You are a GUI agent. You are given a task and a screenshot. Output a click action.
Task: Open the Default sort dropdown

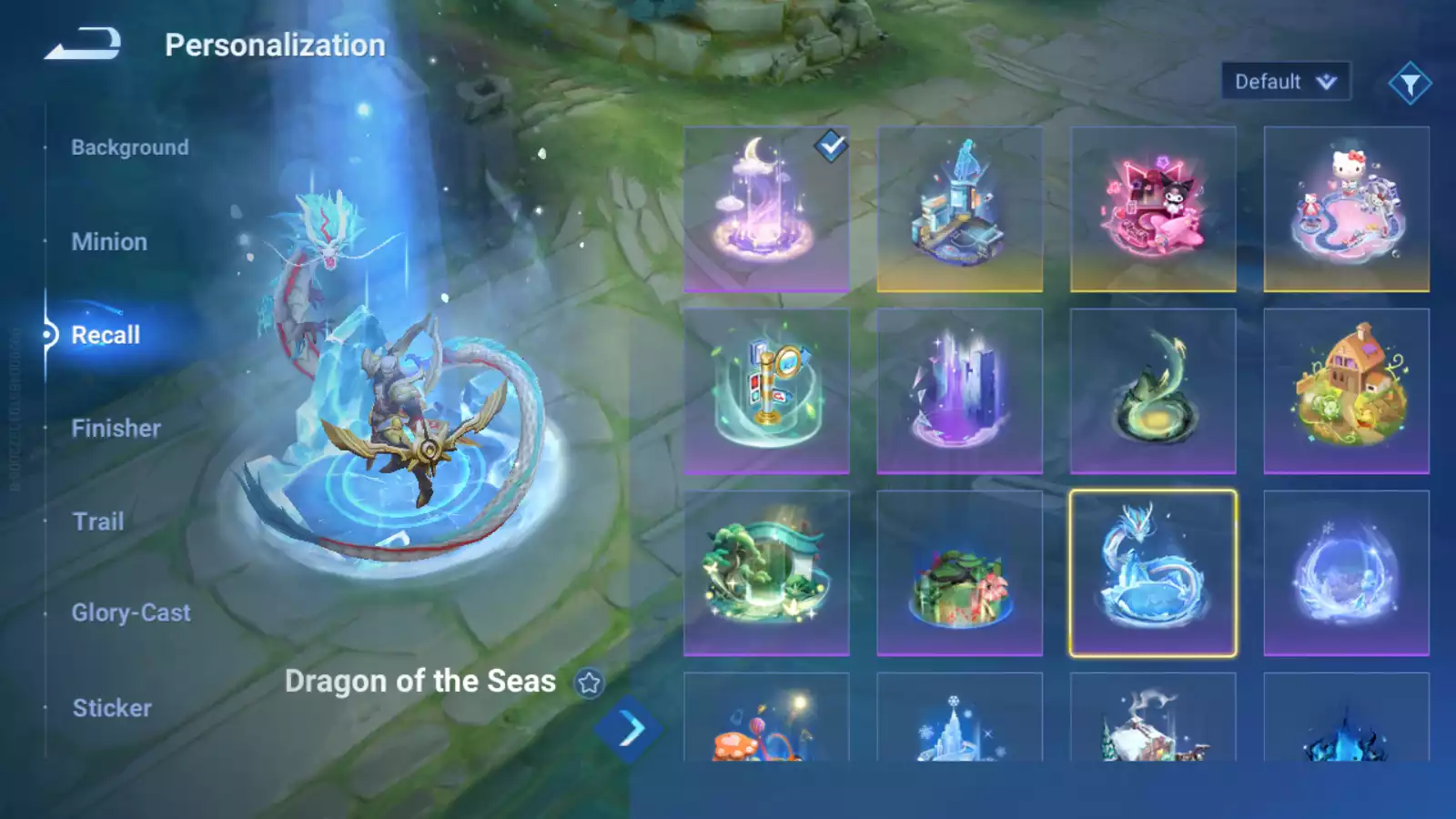point(1285,82)
